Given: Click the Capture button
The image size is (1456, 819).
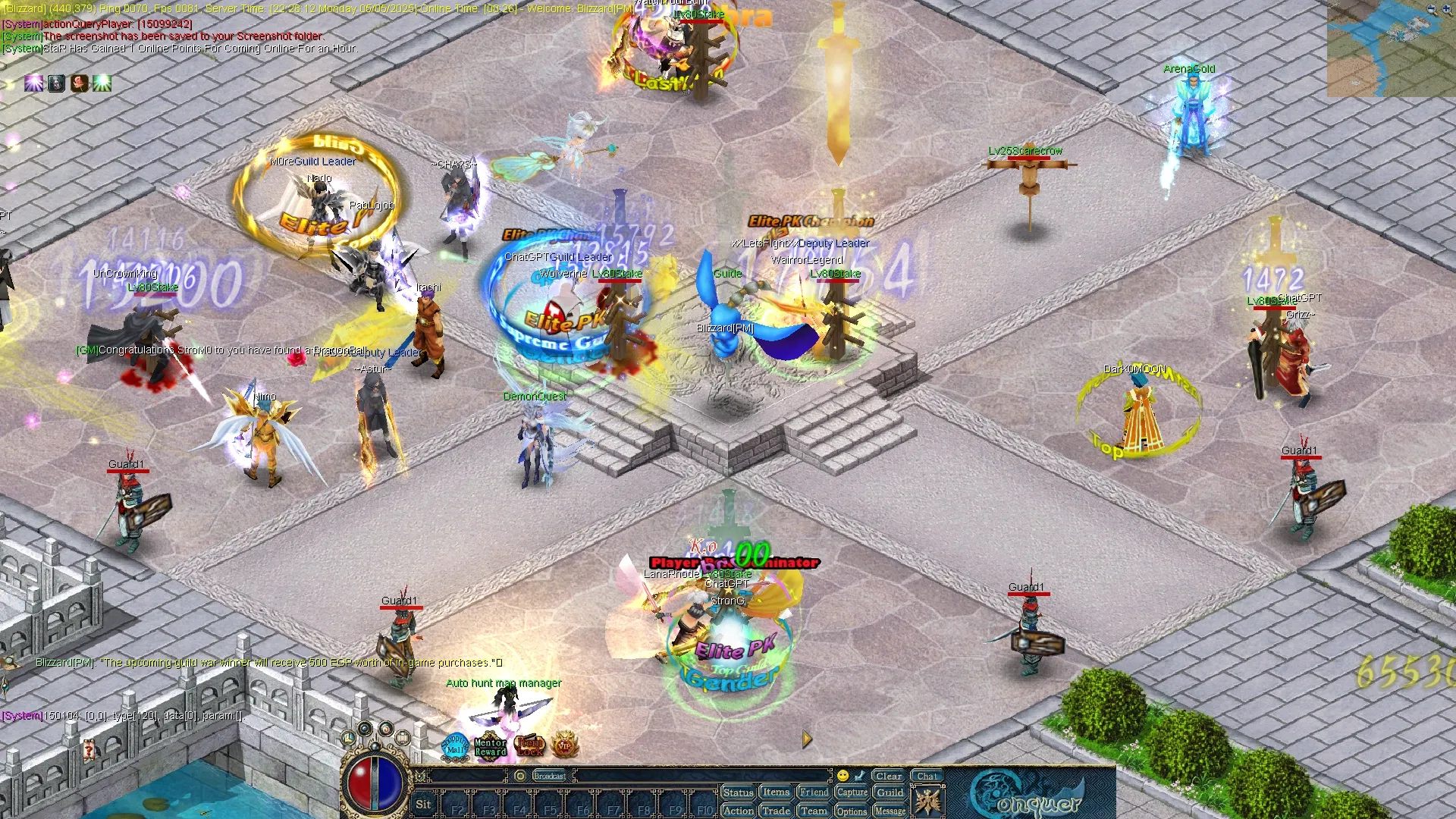Looking at the screenshot, I should coord(852,792).
